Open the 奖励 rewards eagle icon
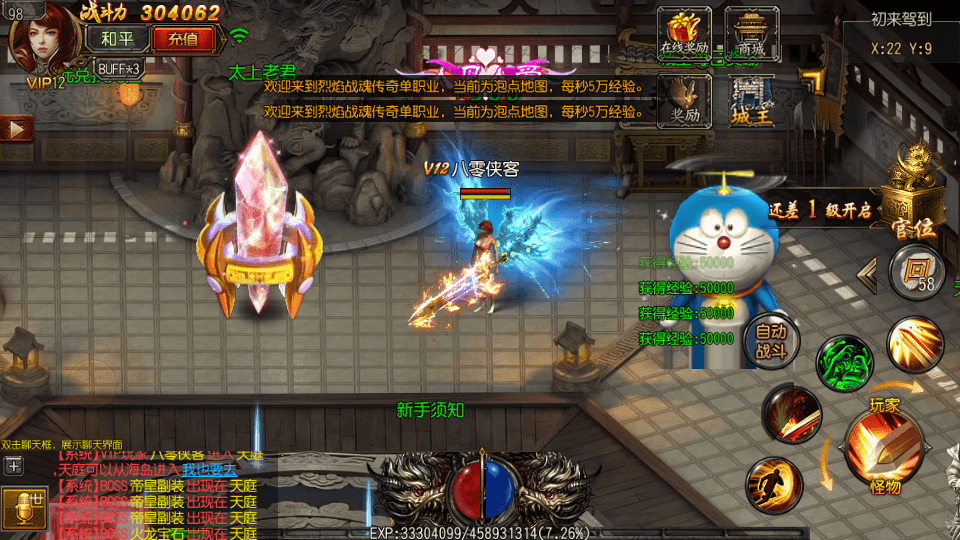 click(684, 98)
